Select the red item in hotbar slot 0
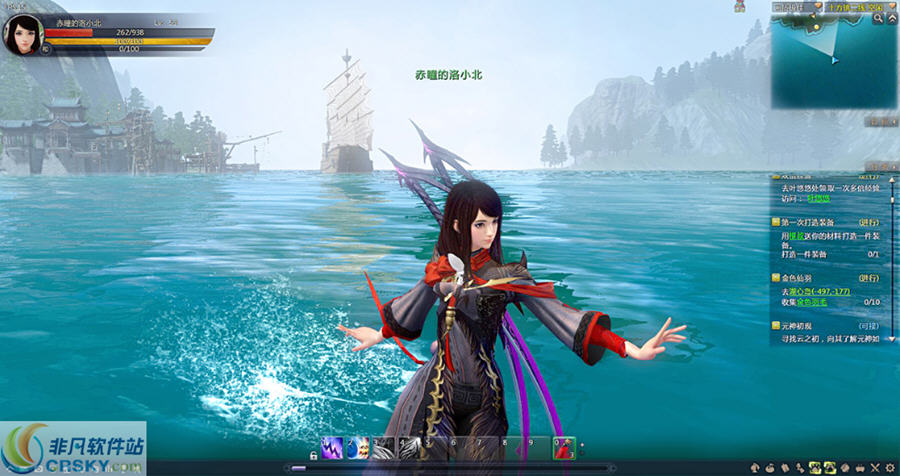900x476 pixels. 565,448
